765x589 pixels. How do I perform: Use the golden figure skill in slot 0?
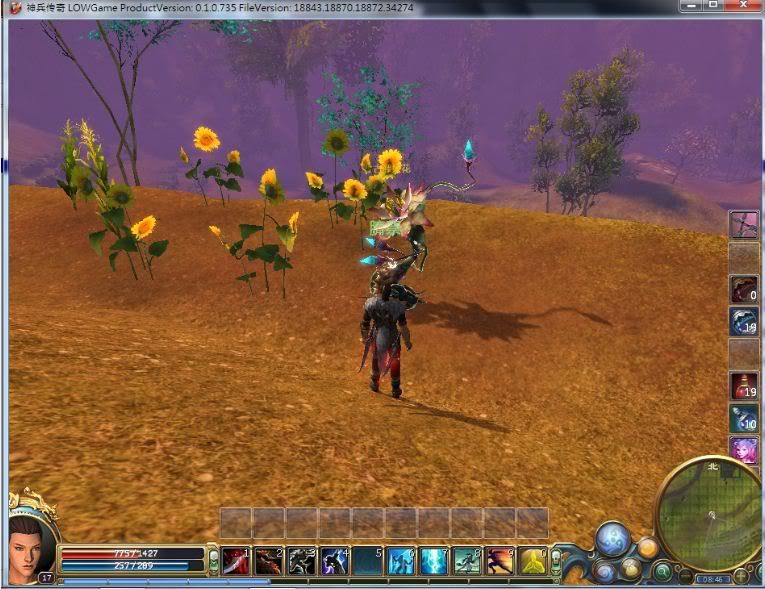pos(533,561)
